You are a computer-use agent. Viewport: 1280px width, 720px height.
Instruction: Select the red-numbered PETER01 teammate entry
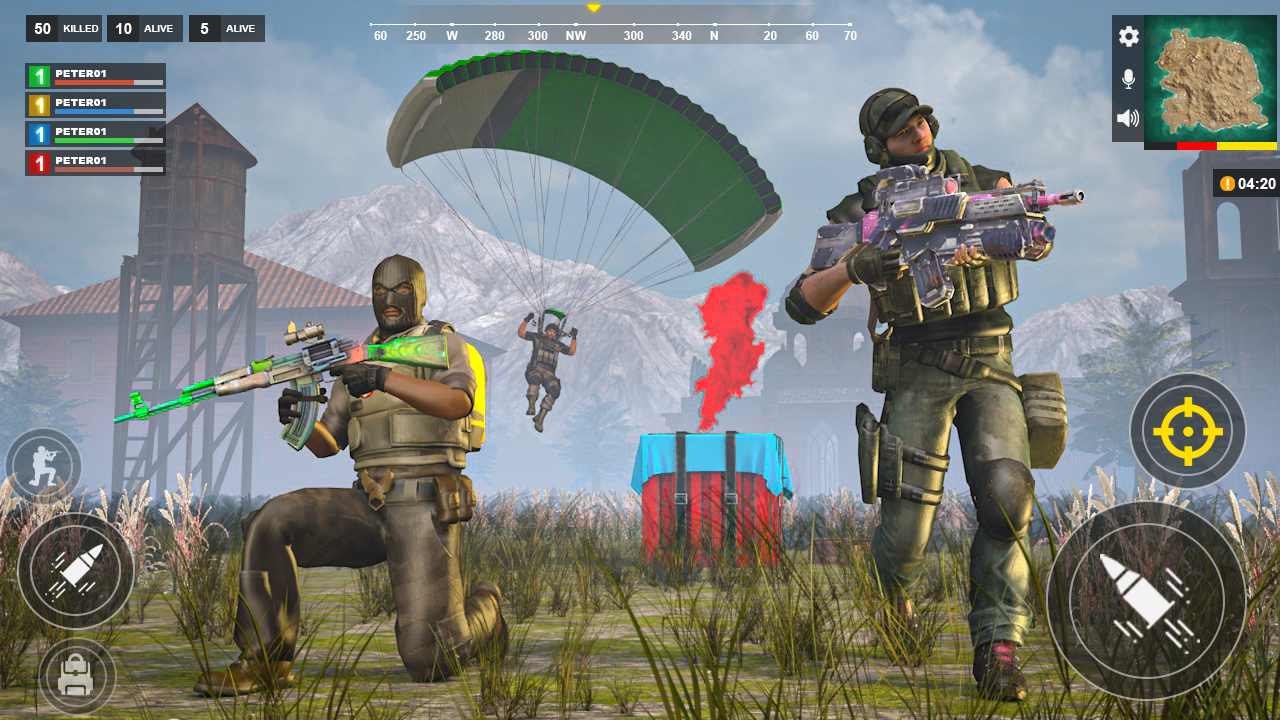click(94, 160)
